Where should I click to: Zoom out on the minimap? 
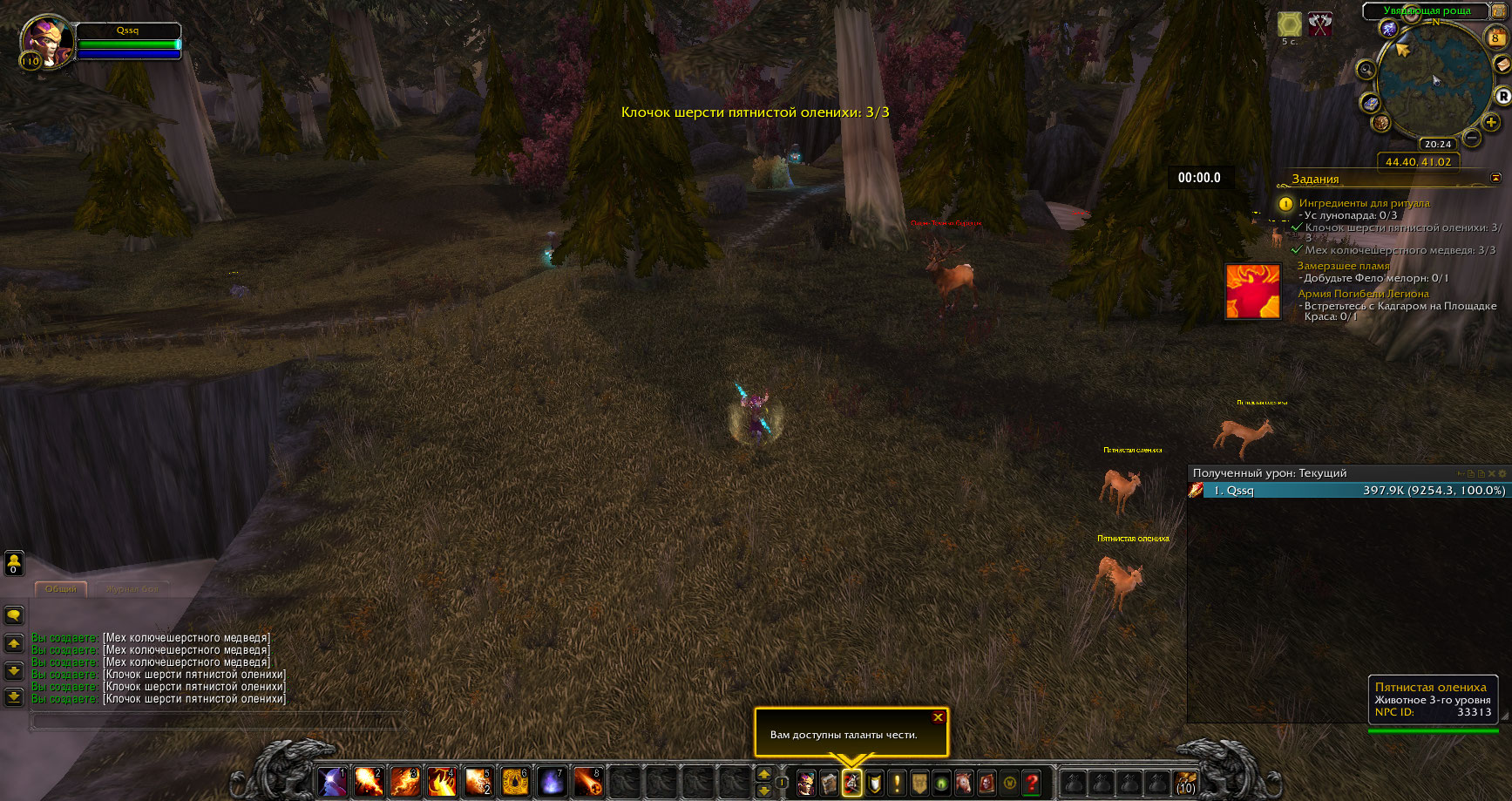point(1471,138)
